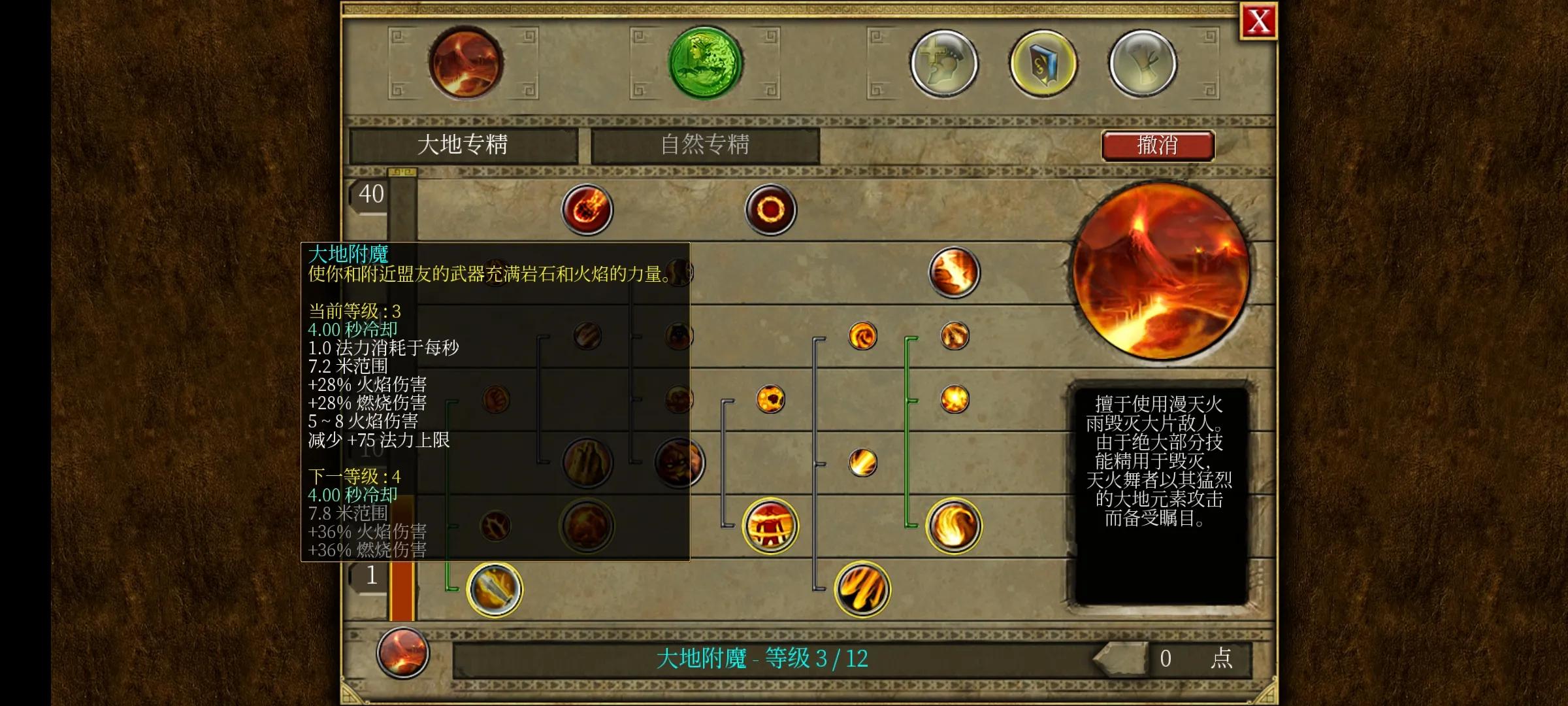Click the sword-shaped 大地附魔 enchantment skill icon
1568x706 pixels.
coord(495,590)
